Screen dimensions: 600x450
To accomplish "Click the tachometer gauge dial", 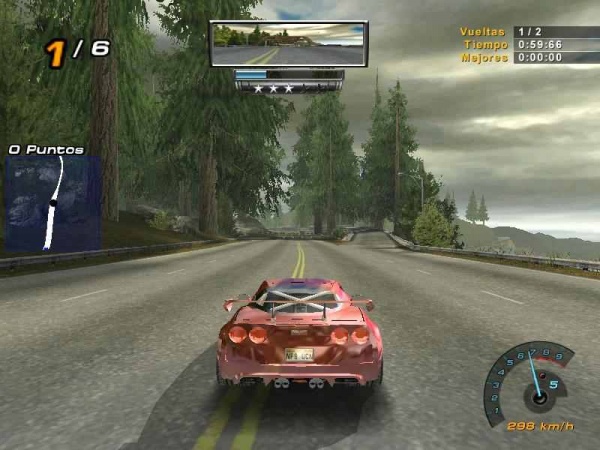I will [x=531, y=383].
